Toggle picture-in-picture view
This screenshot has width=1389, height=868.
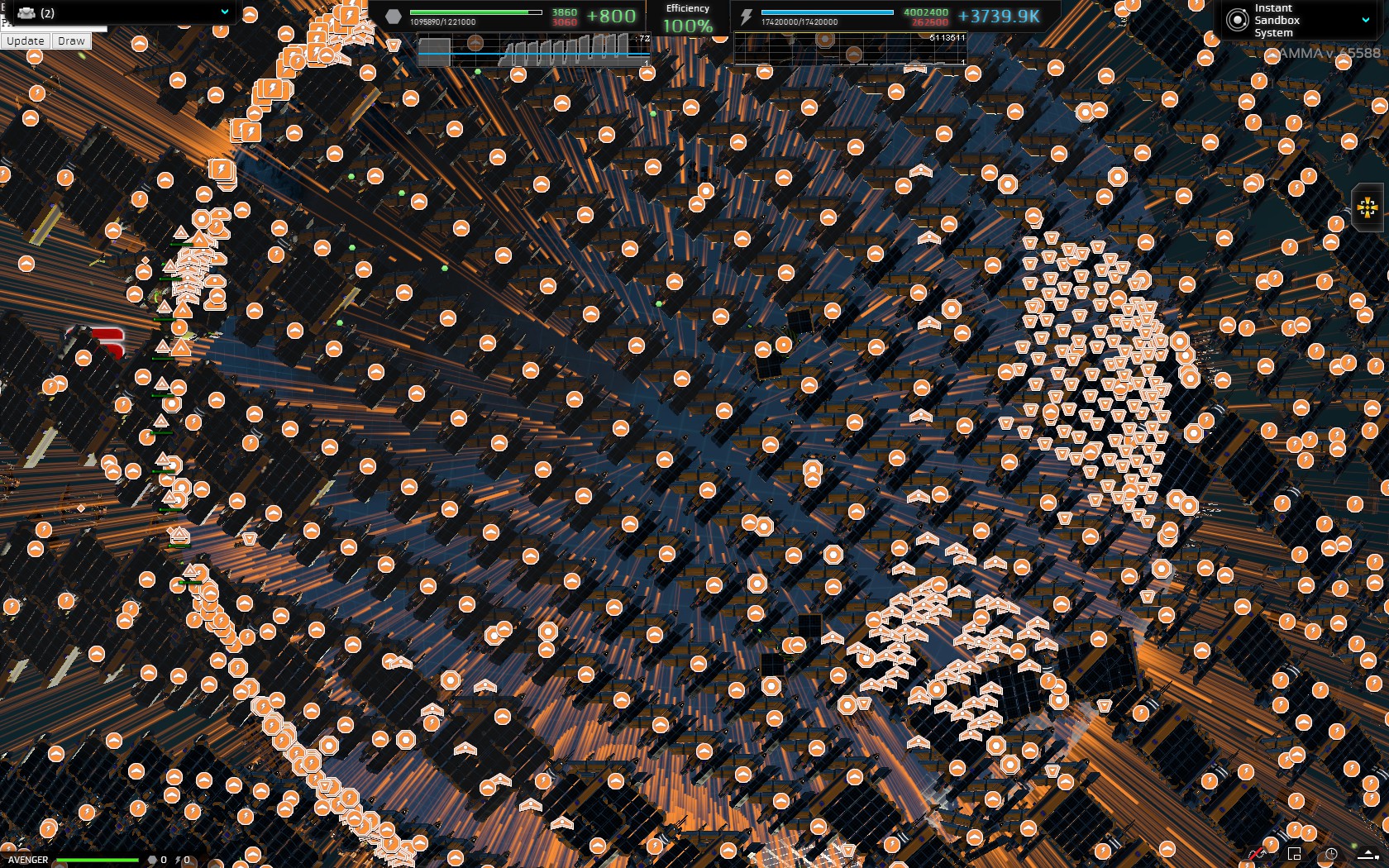pos(1295,854)
